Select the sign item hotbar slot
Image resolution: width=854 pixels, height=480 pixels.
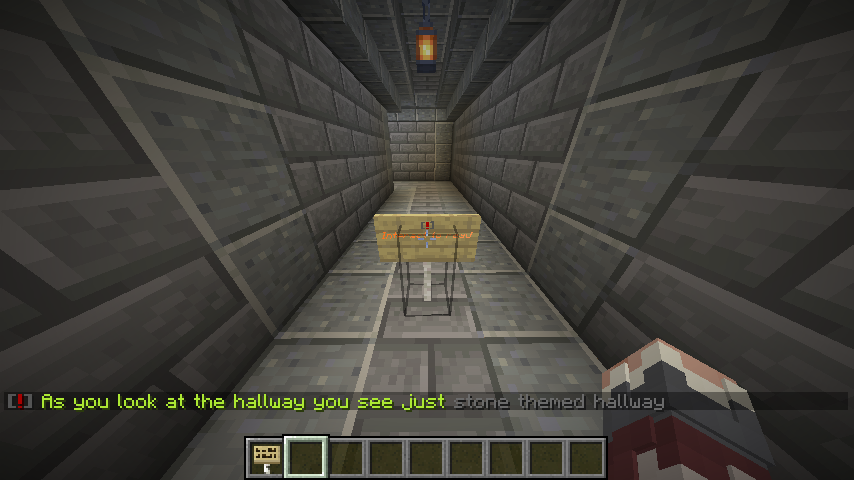[266, 457]
